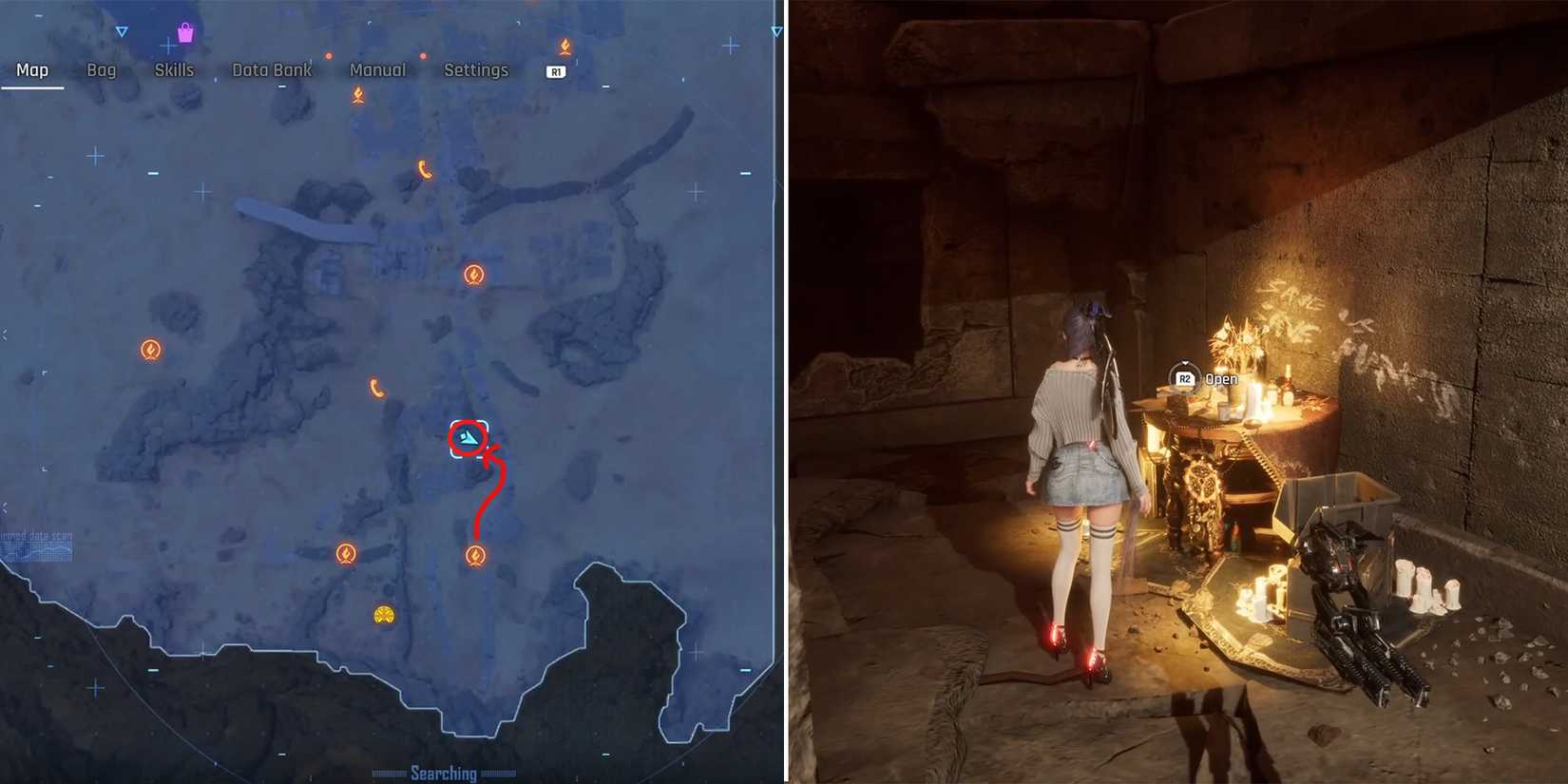The height and width of the screenshot is (784, 1568).
Task: Click the R1 button indicator beside Settings
Action: click(x=556, y=70)
